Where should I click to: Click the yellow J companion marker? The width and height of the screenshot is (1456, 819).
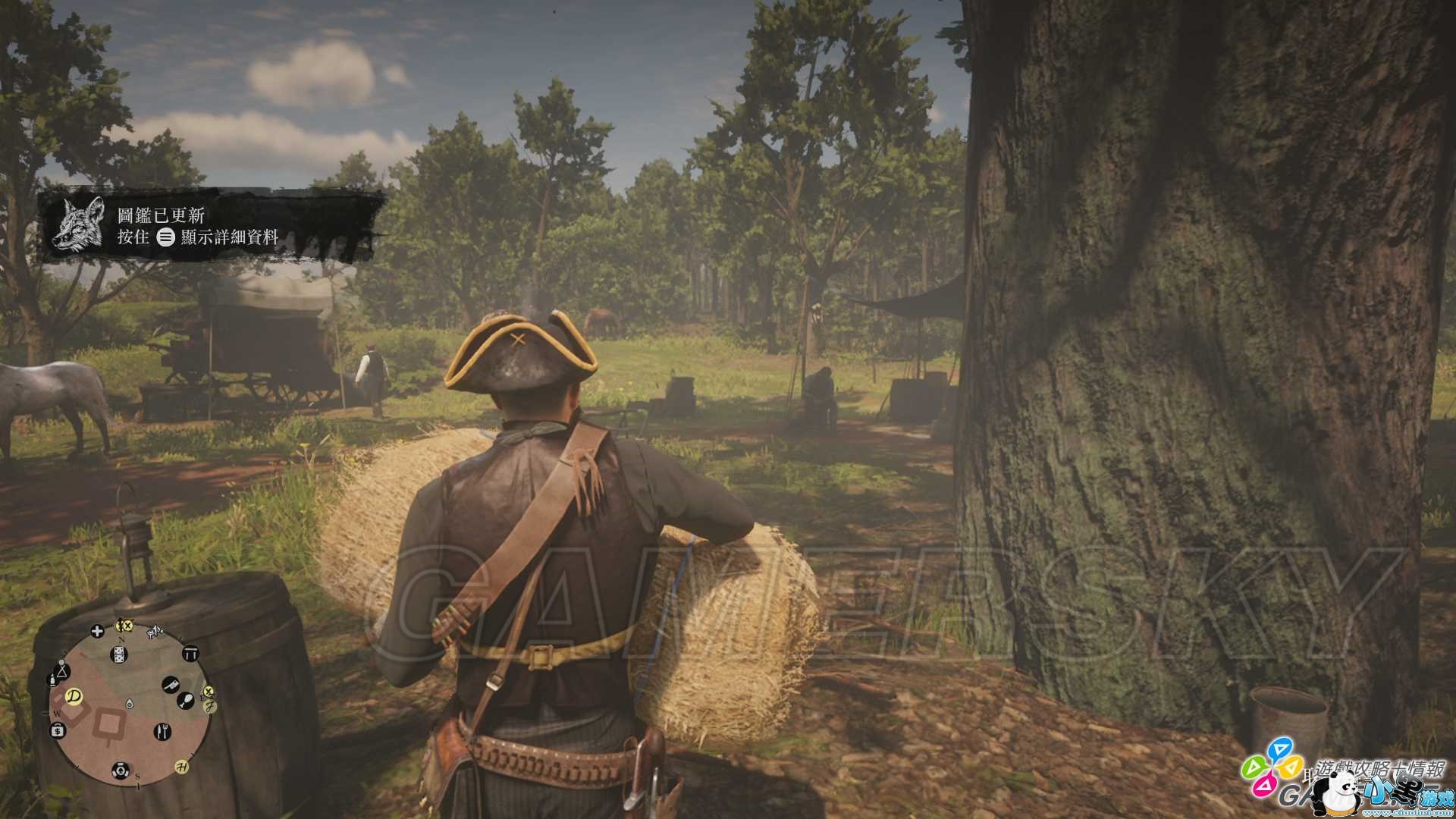(209, 706)
